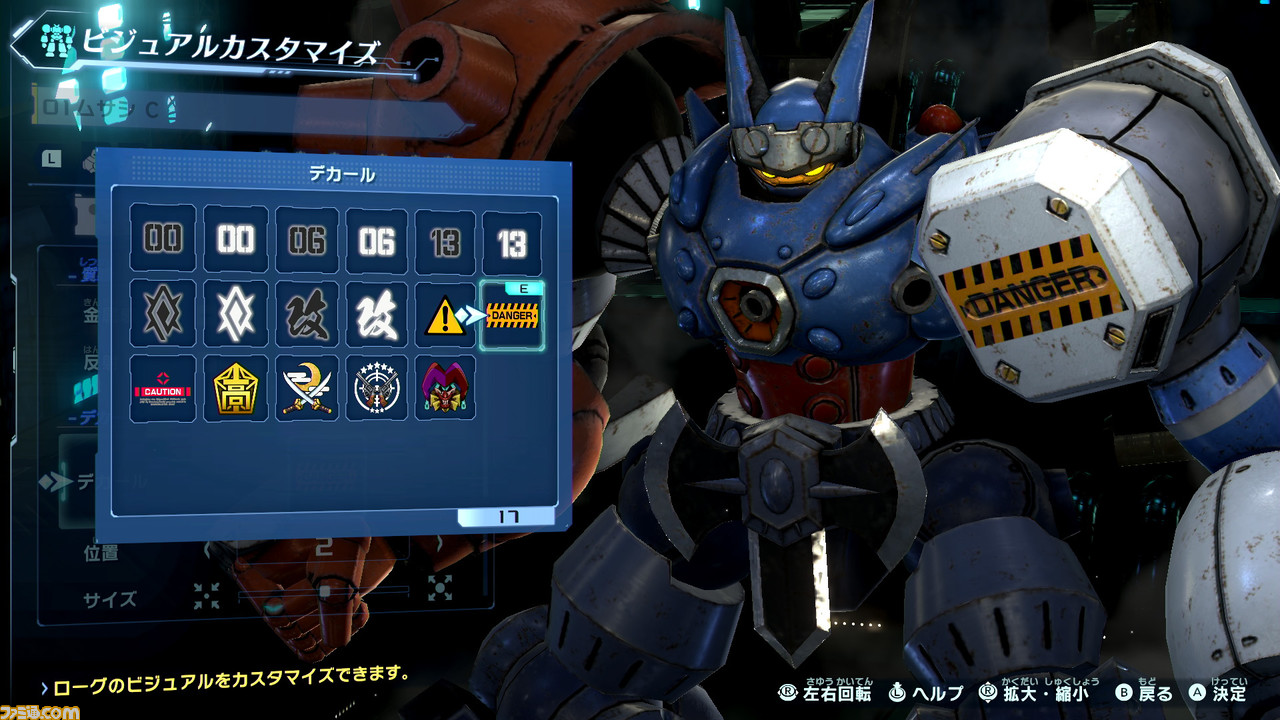
Task: Choose the crossed pistols star-circle decal
Action: coord(377,389)
